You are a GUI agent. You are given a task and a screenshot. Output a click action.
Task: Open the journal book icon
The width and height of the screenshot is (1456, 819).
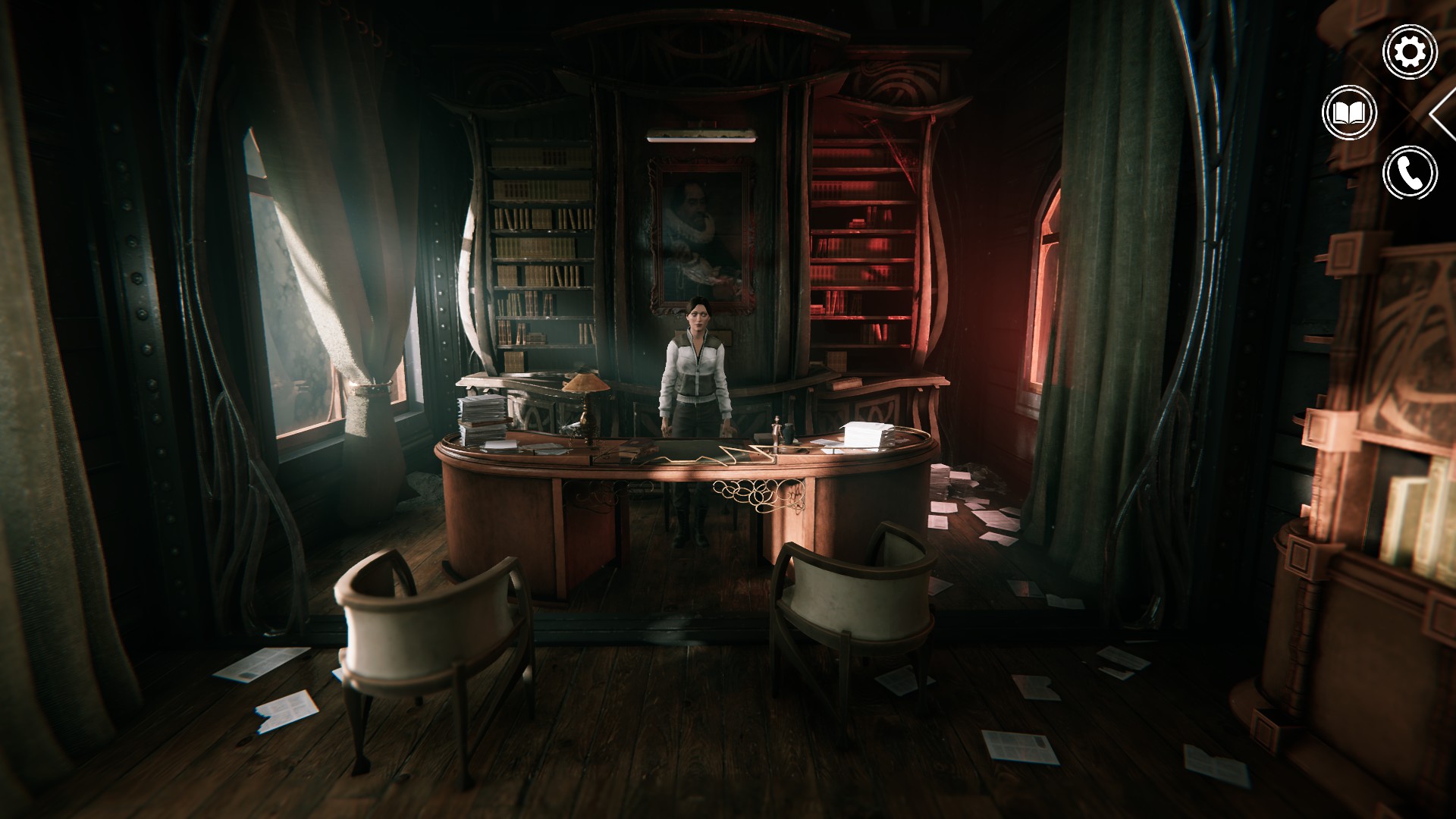pos(1349,114)
